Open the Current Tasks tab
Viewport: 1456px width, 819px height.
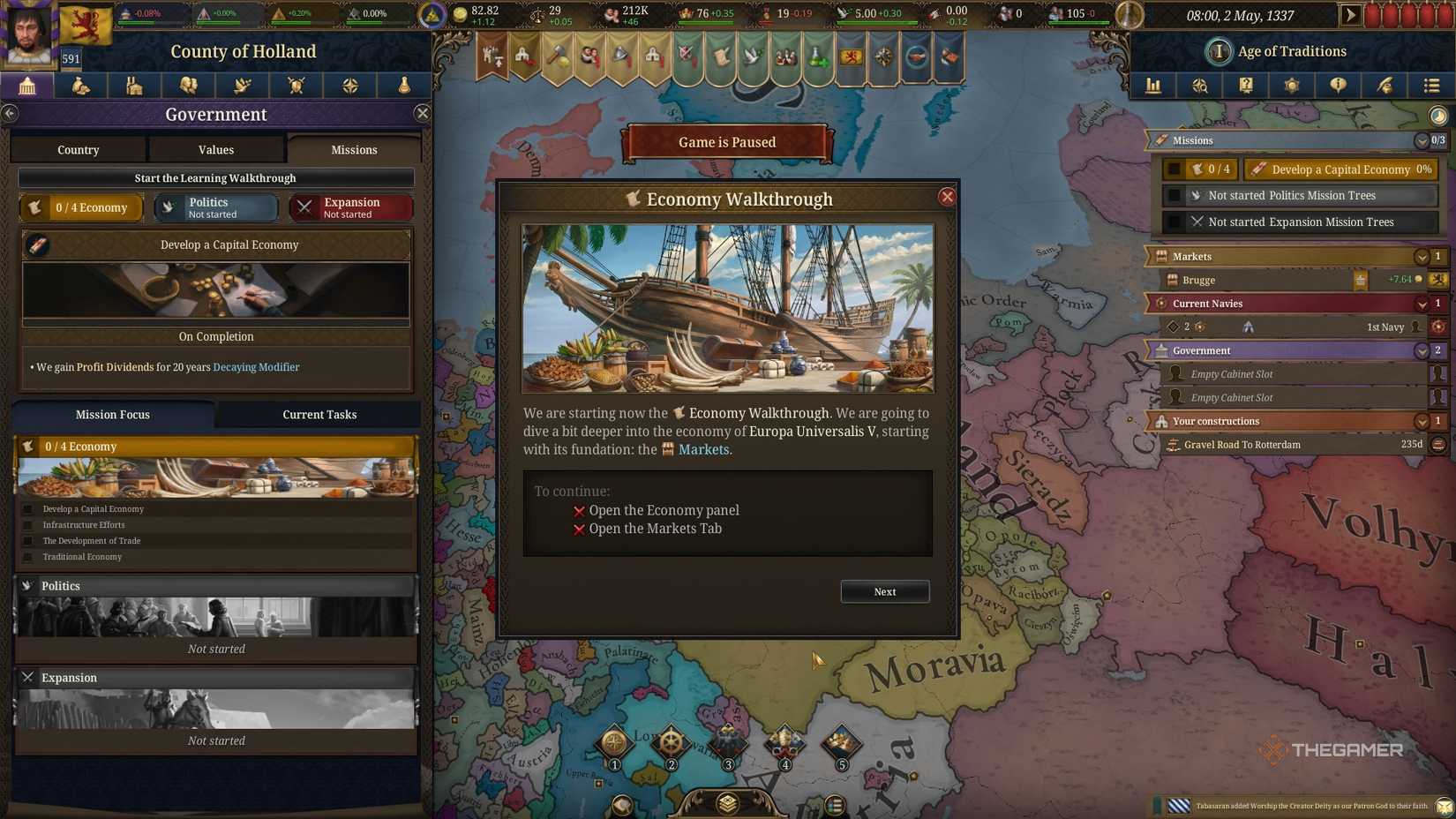(x=319, y=414)
